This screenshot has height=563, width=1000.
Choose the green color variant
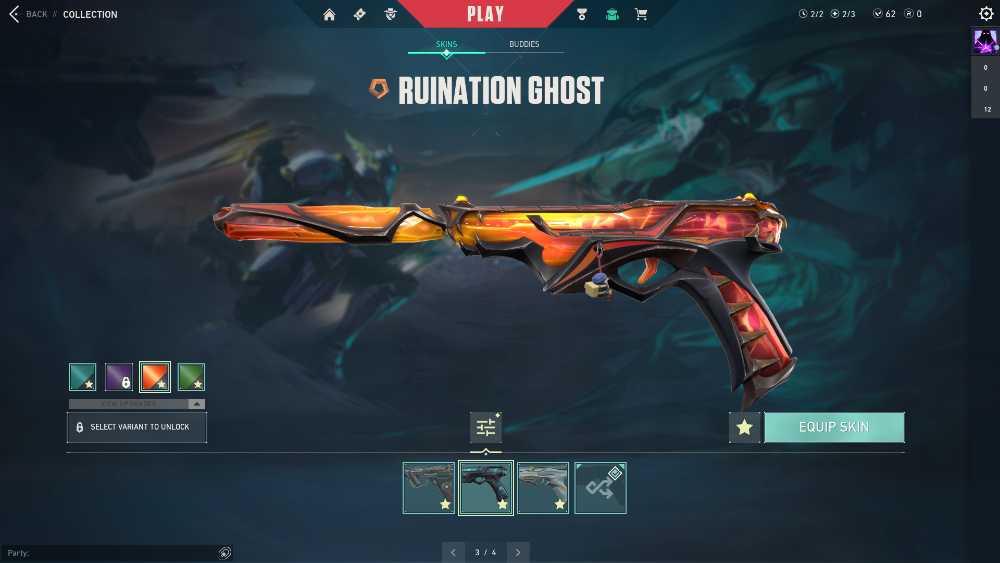191,377
